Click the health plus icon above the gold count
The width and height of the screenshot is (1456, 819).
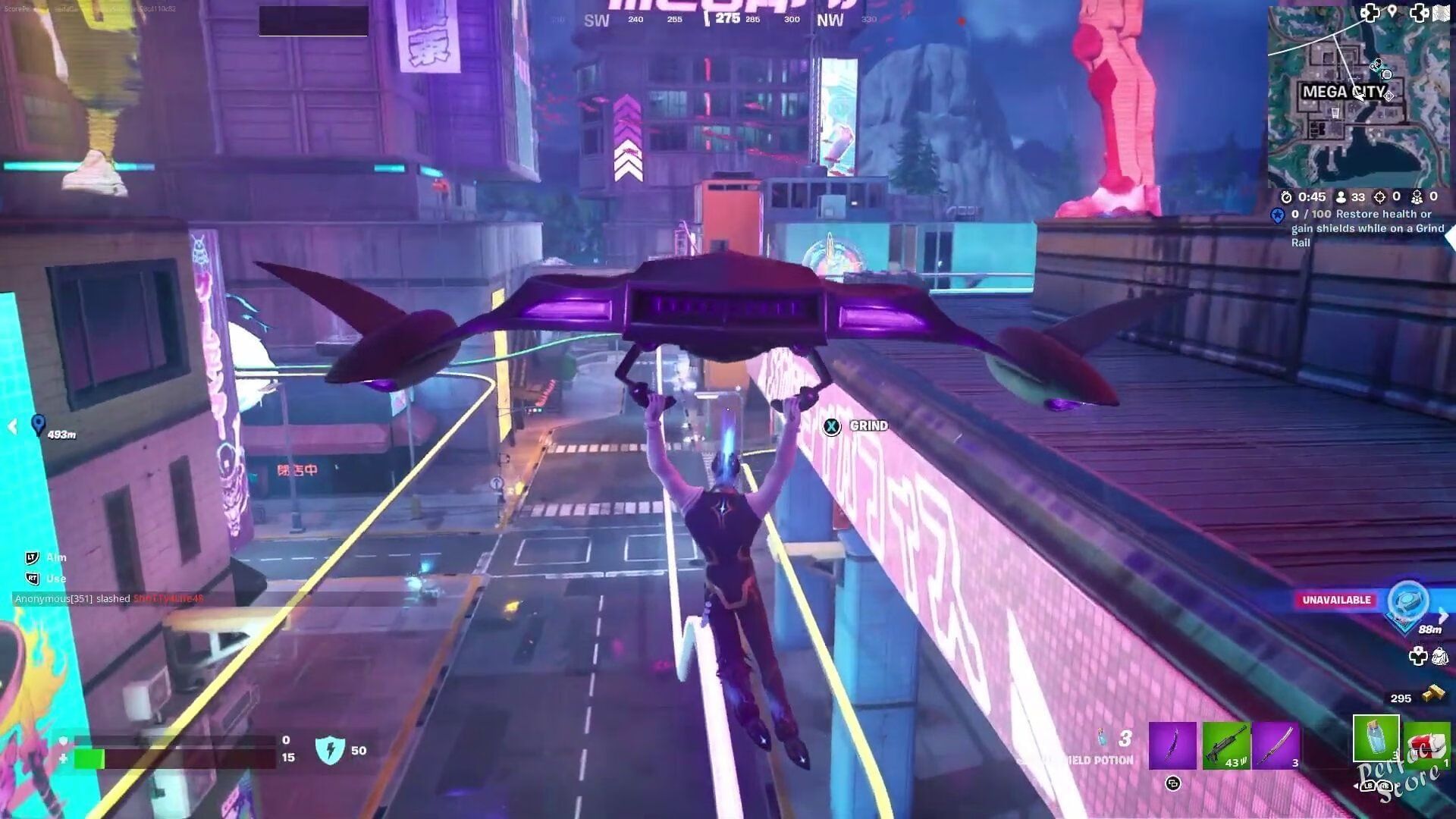click(x=1420, y=657)
